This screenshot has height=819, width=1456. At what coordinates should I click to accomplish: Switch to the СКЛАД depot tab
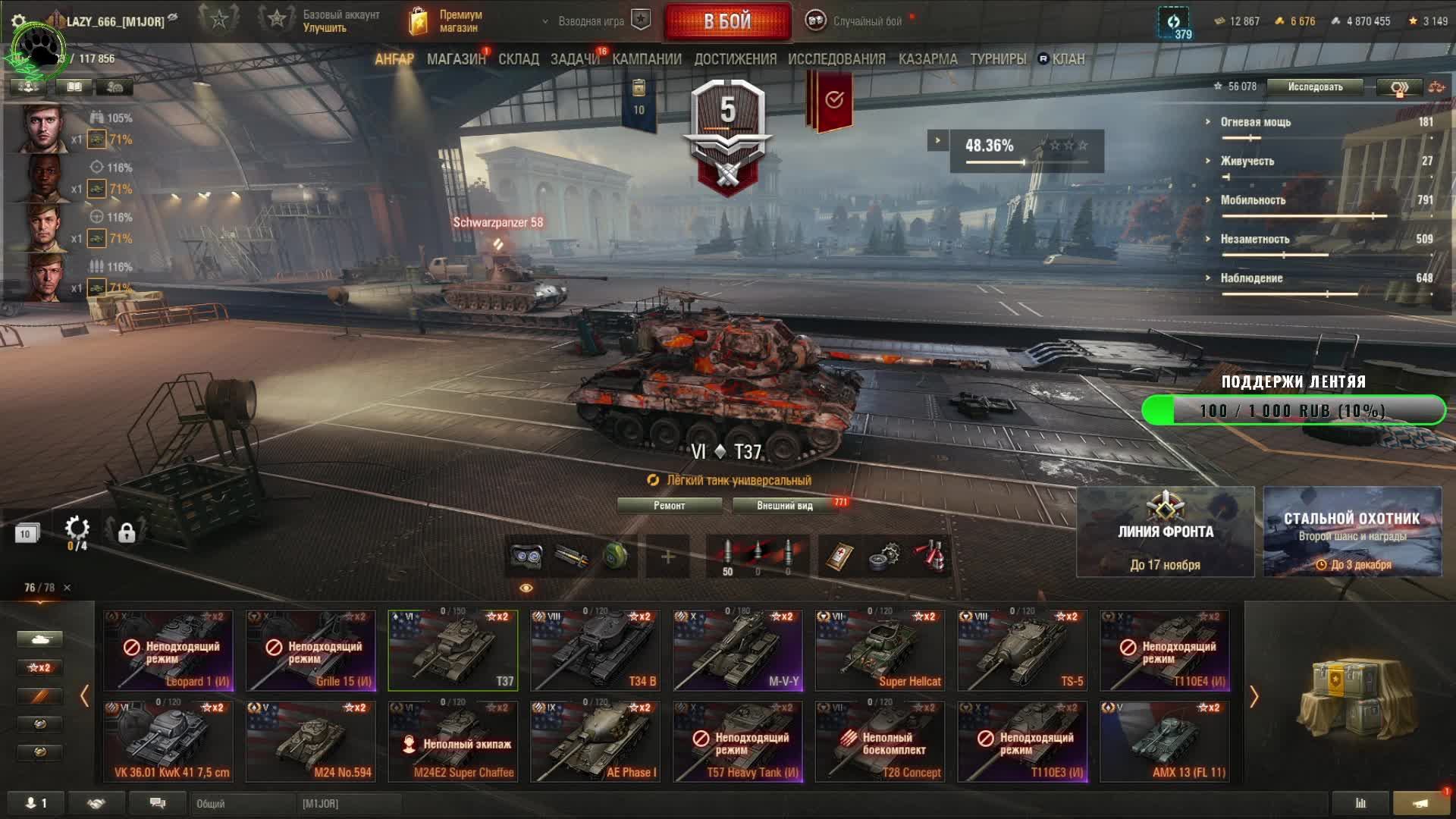519,59
